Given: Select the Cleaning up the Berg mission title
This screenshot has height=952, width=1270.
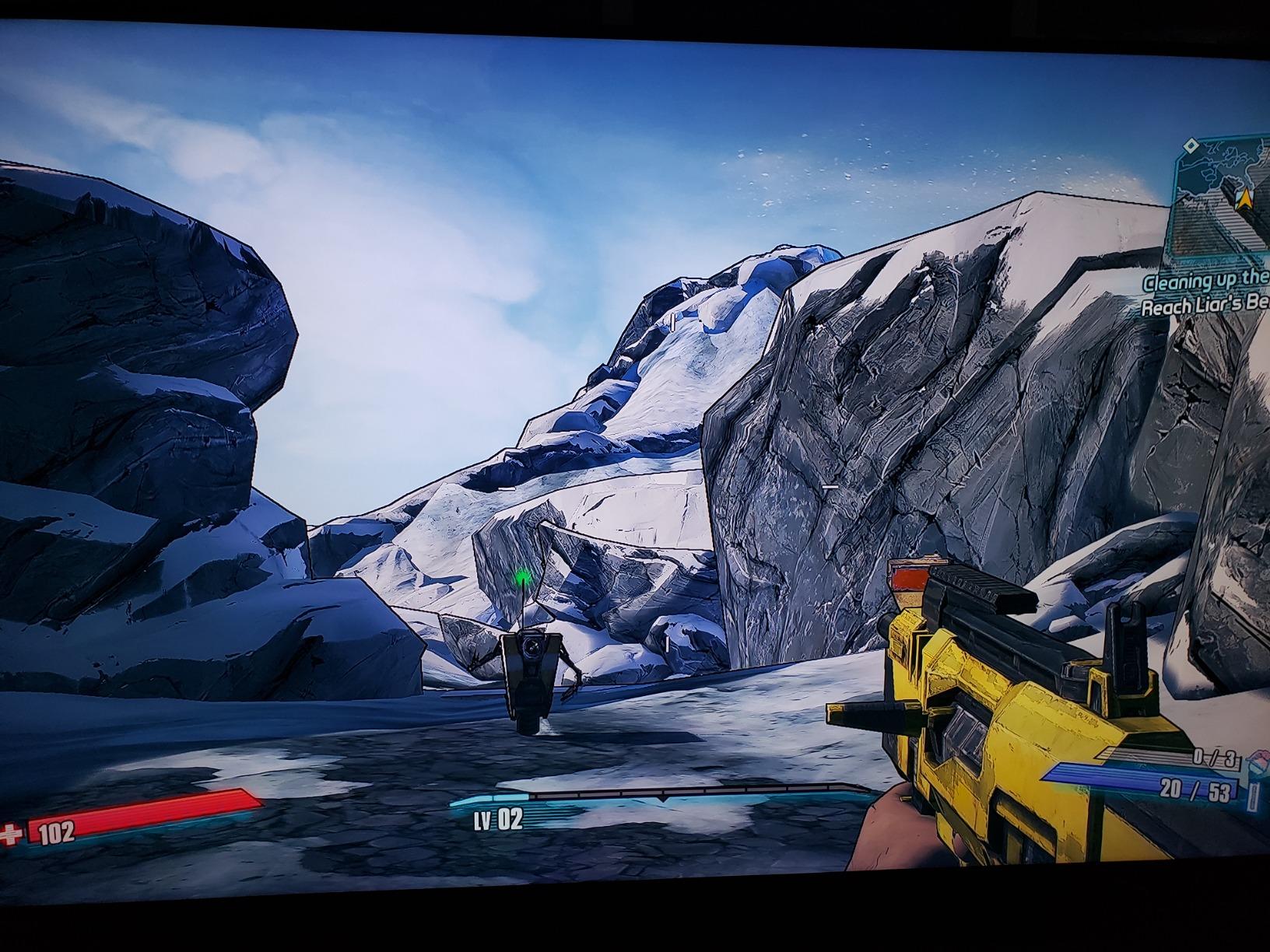Looking at the screenshot, I should 1205,284.
